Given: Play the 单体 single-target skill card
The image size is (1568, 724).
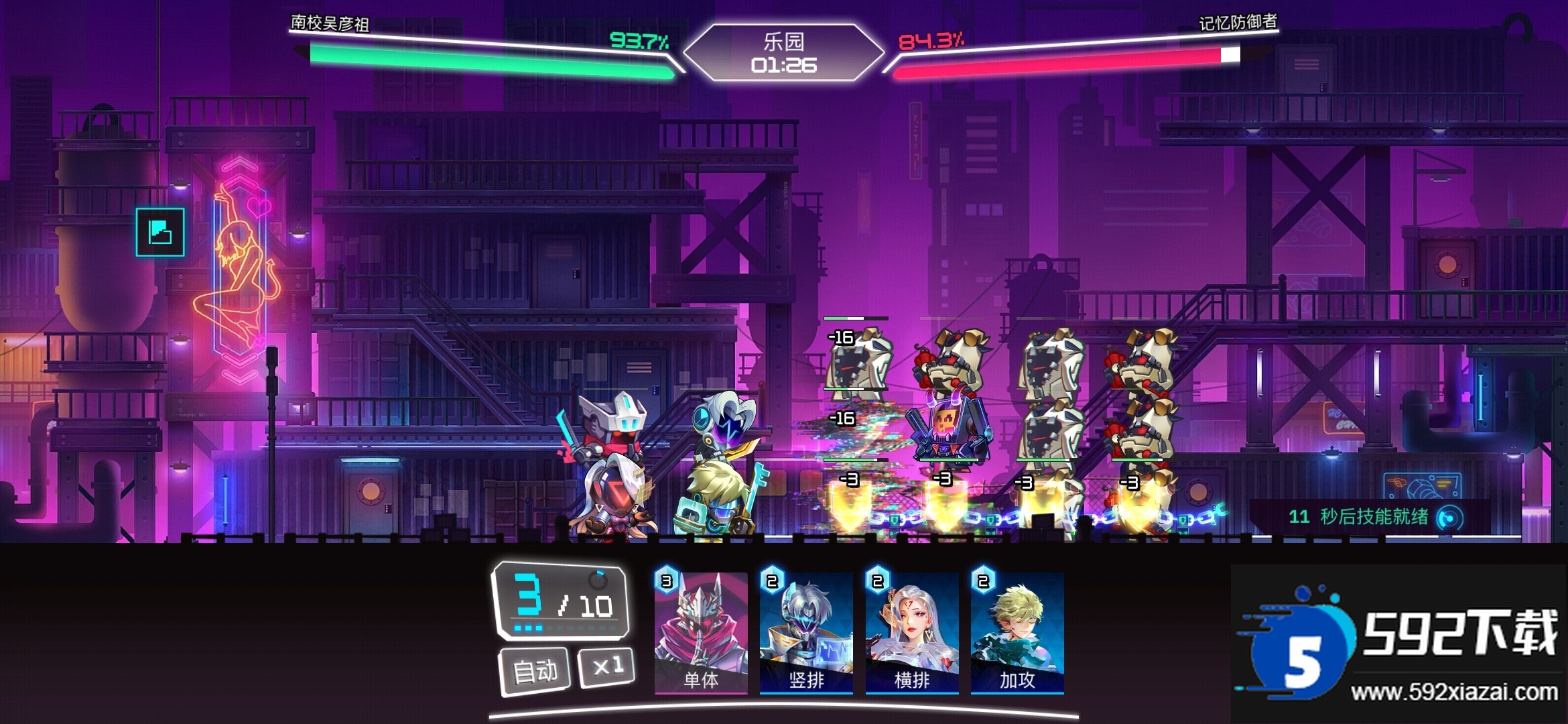Looking at the screenshot, I should point(701,632).
